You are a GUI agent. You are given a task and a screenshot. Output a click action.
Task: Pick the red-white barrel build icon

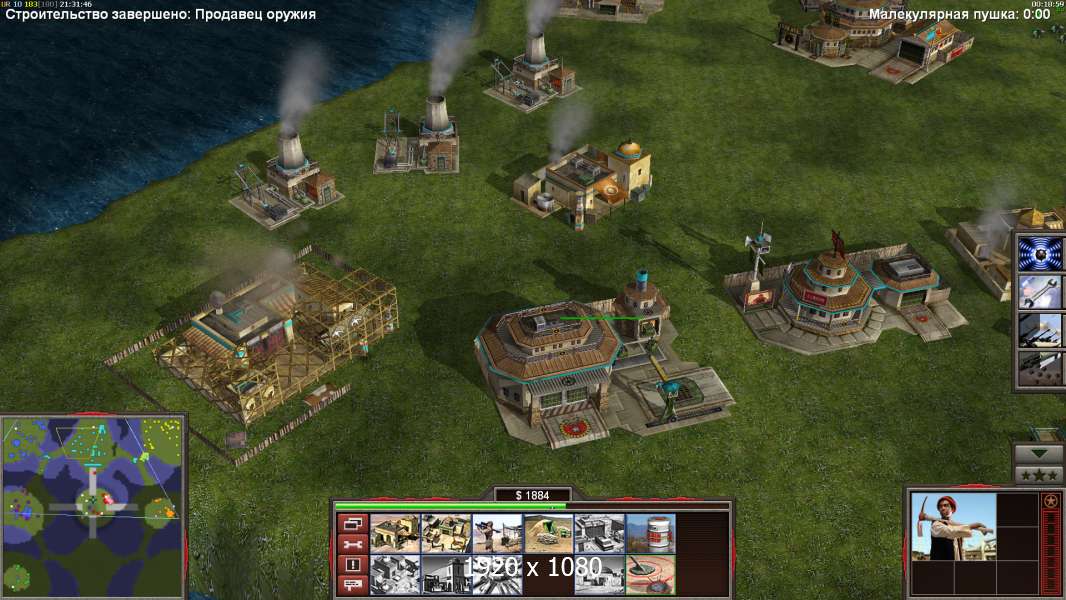pyautogui.click(x=650, y=533)
